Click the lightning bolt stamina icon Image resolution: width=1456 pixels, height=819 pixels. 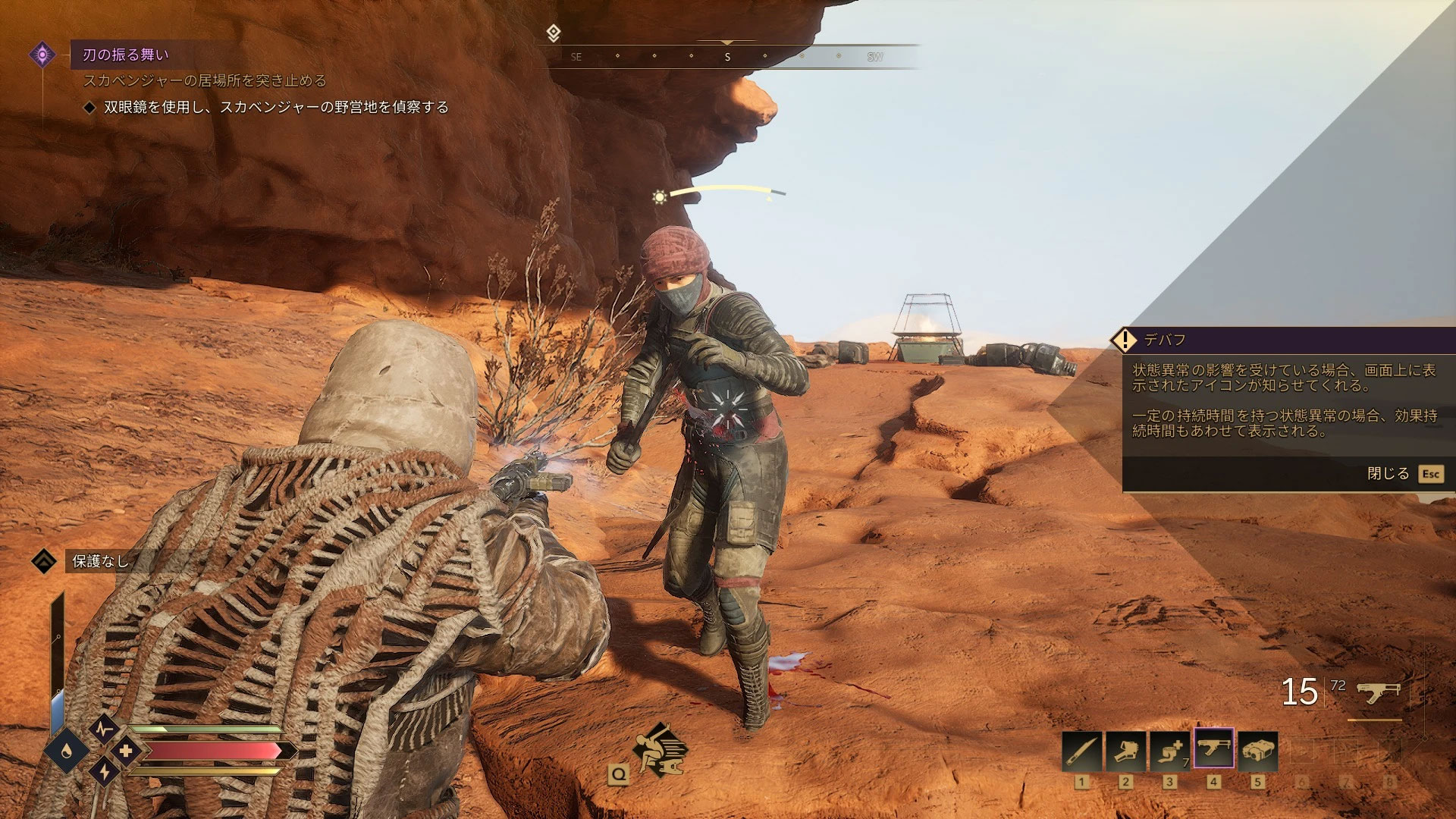pyautogui.click(x=104, y=772)
